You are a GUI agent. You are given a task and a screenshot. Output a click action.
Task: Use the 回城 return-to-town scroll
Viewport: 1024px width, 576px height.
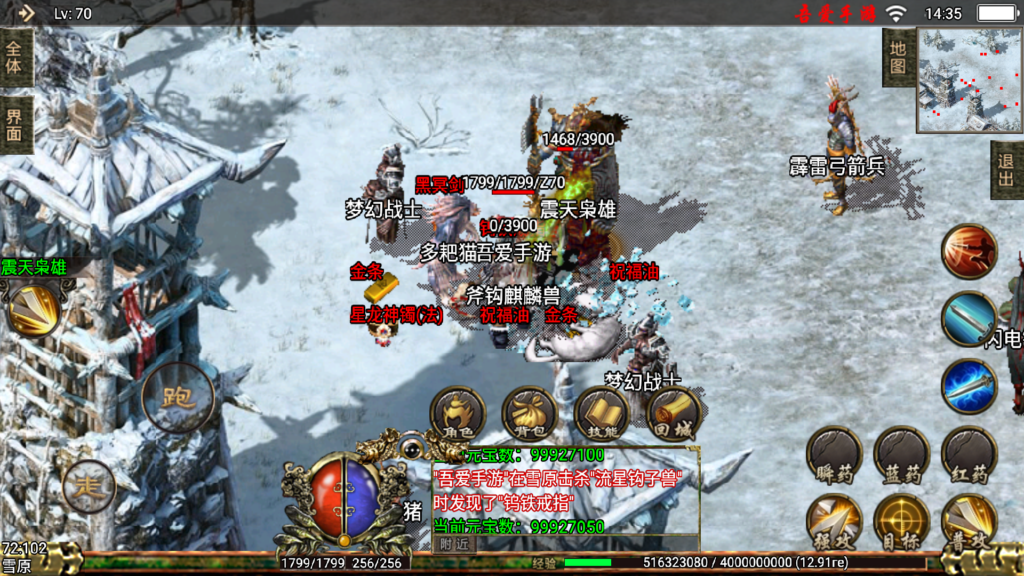point(674,413)
